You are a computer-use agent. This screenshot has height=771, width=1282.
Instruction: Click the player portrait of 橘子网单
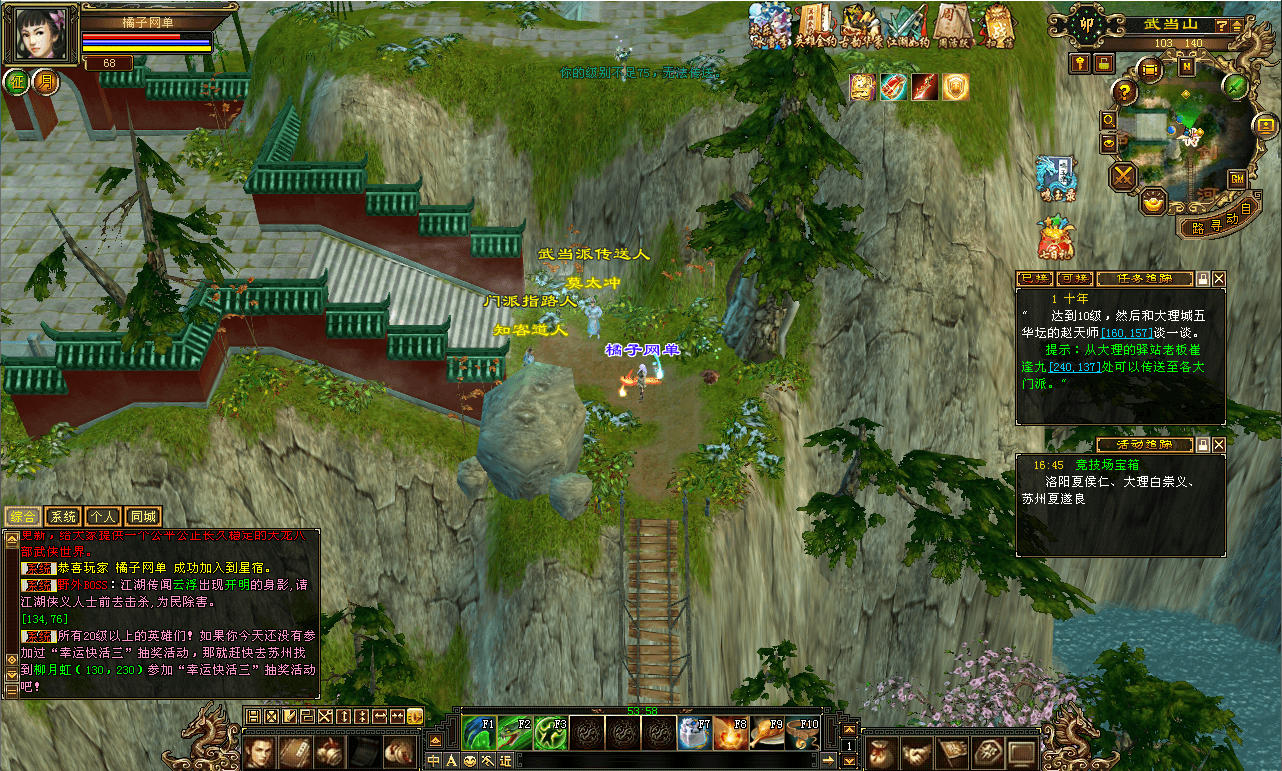coord(40,33)
